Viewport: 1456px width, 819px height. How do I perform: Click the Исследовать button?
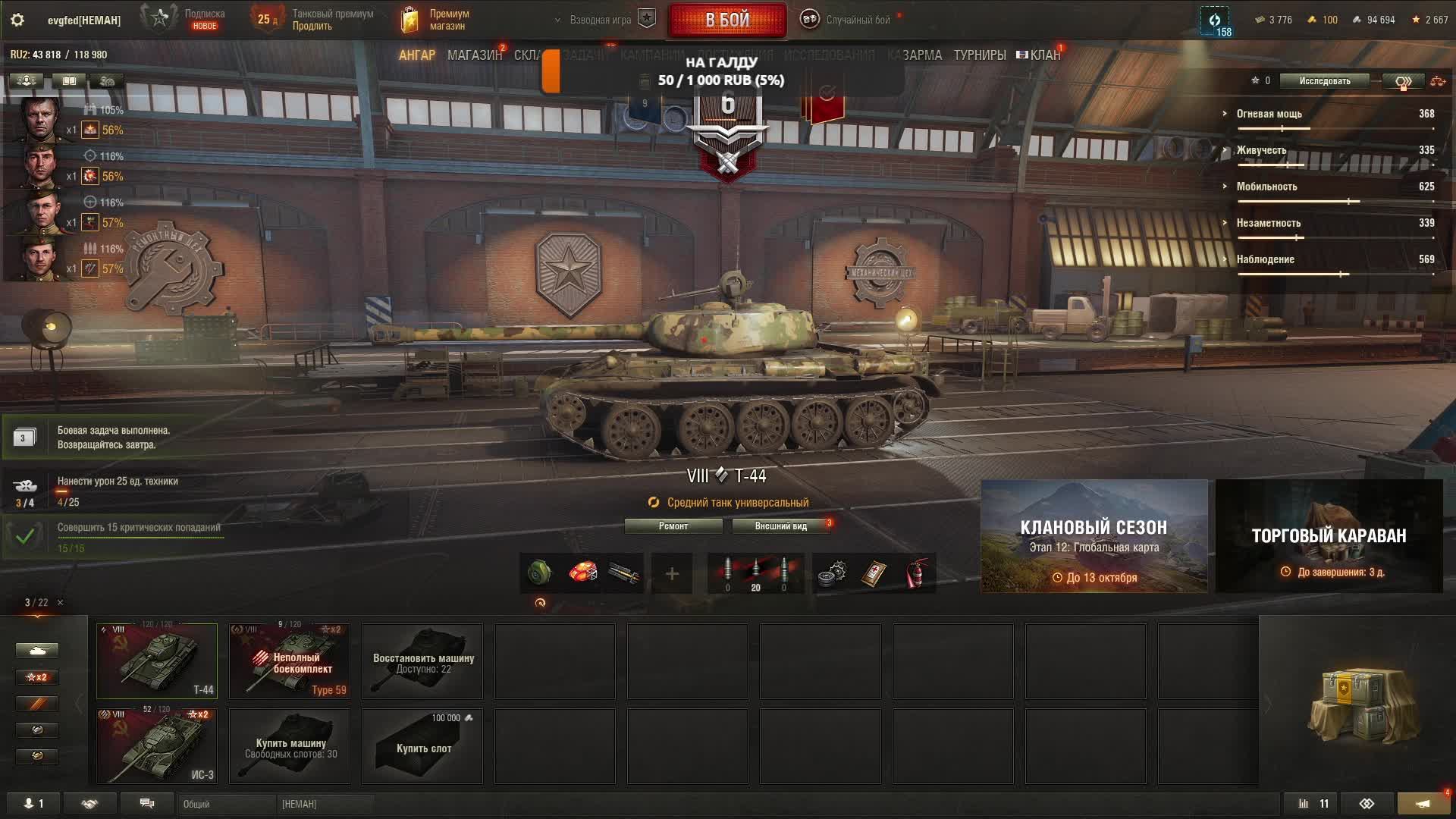coord(1324,81)
